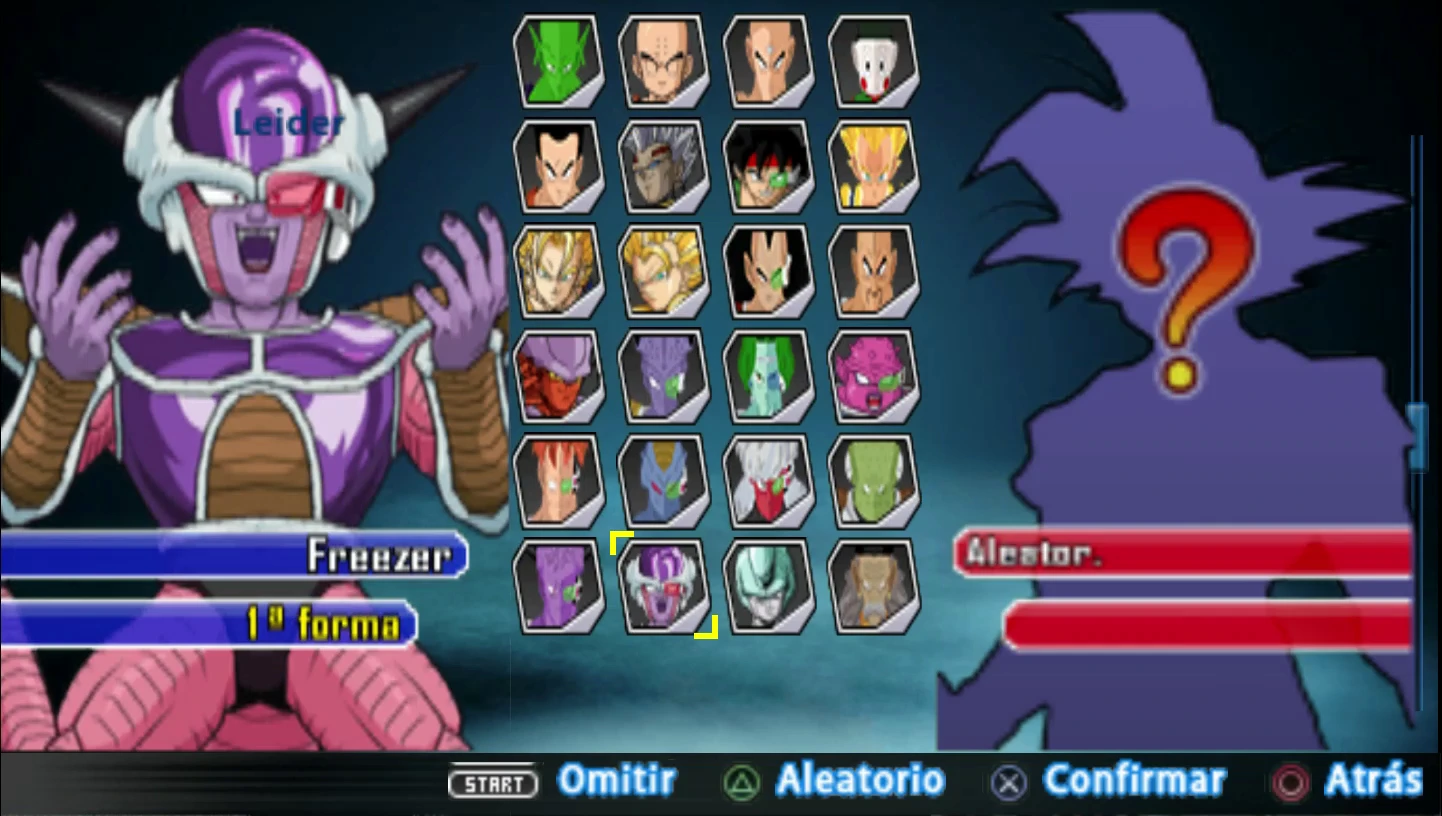Click the scrollbar handle on the right edge
This screenshot has height=816, width=1442.
point(1416,437)
